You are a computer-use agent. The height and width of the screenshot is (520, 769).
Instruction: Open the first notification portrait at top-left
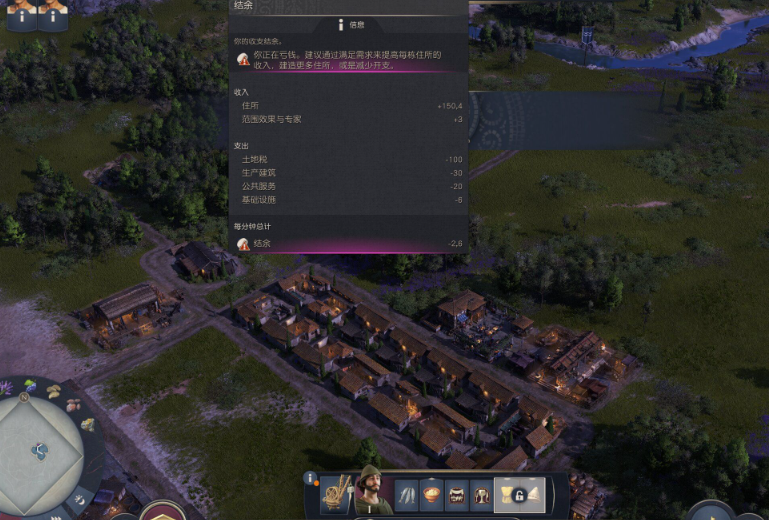point(21,14)
